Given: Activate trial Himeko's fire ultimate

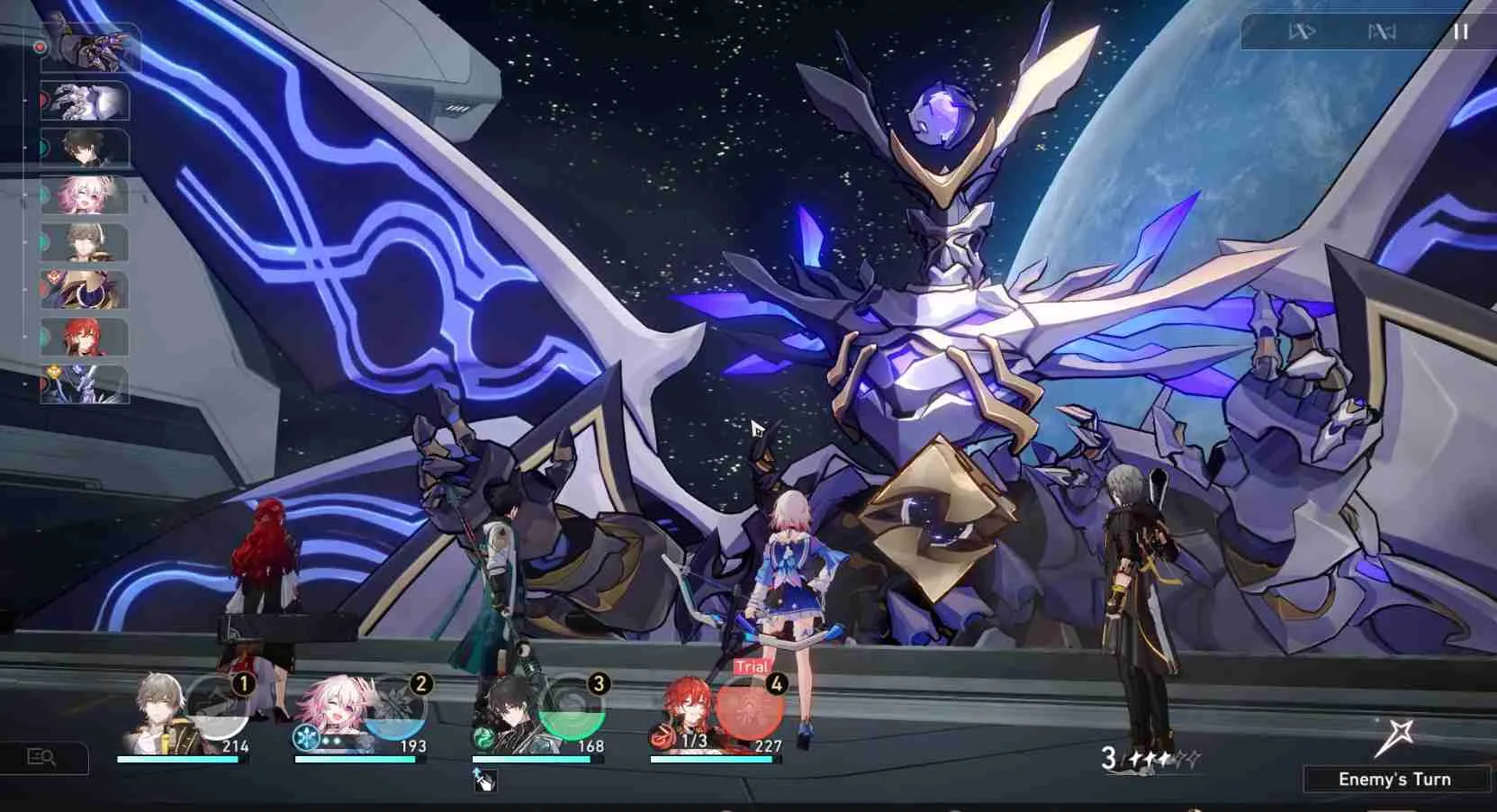Looking at the screenshot, I should point(748,706).
